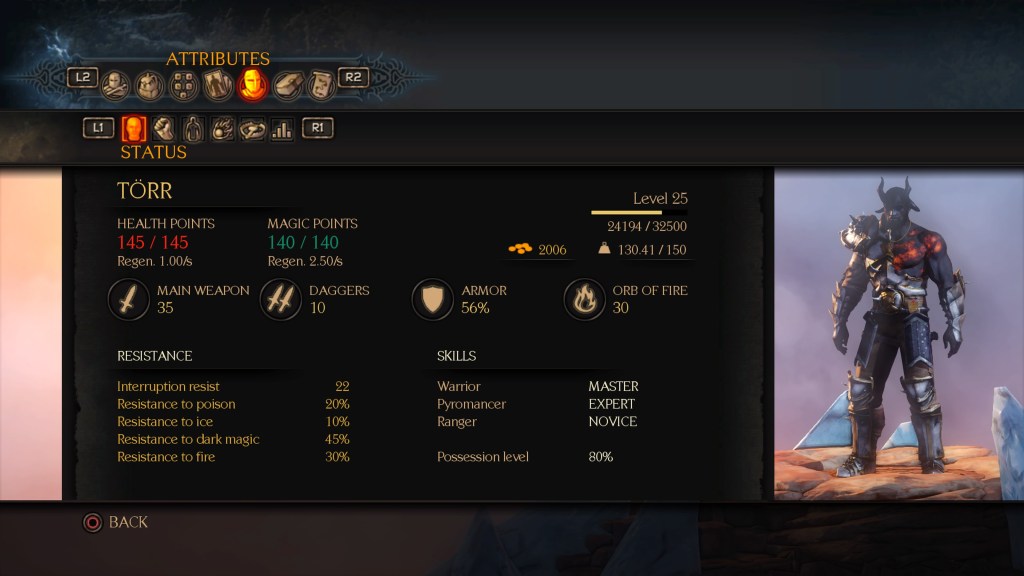
Task: Open the book journal tab
Action: click(288, 85)
